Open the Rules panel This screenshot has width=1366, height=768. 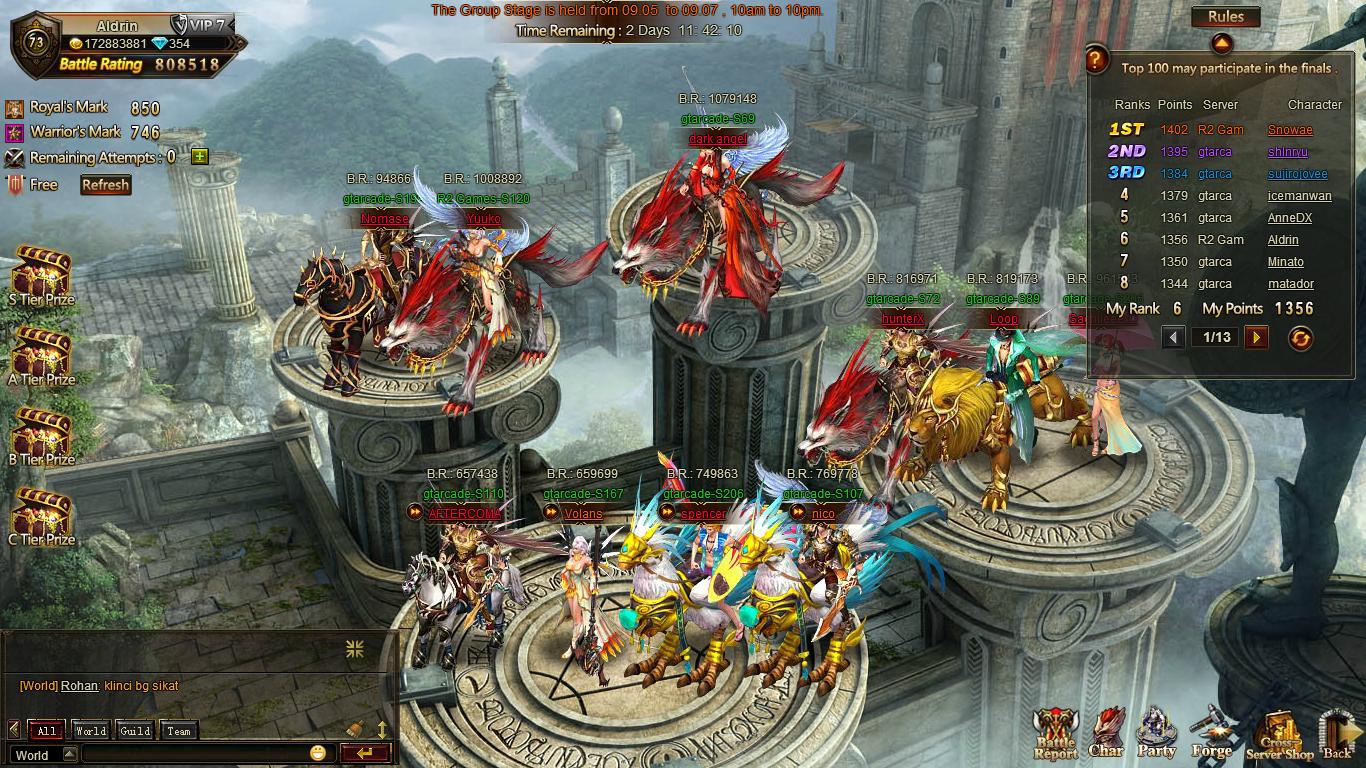click(1225, 17)
